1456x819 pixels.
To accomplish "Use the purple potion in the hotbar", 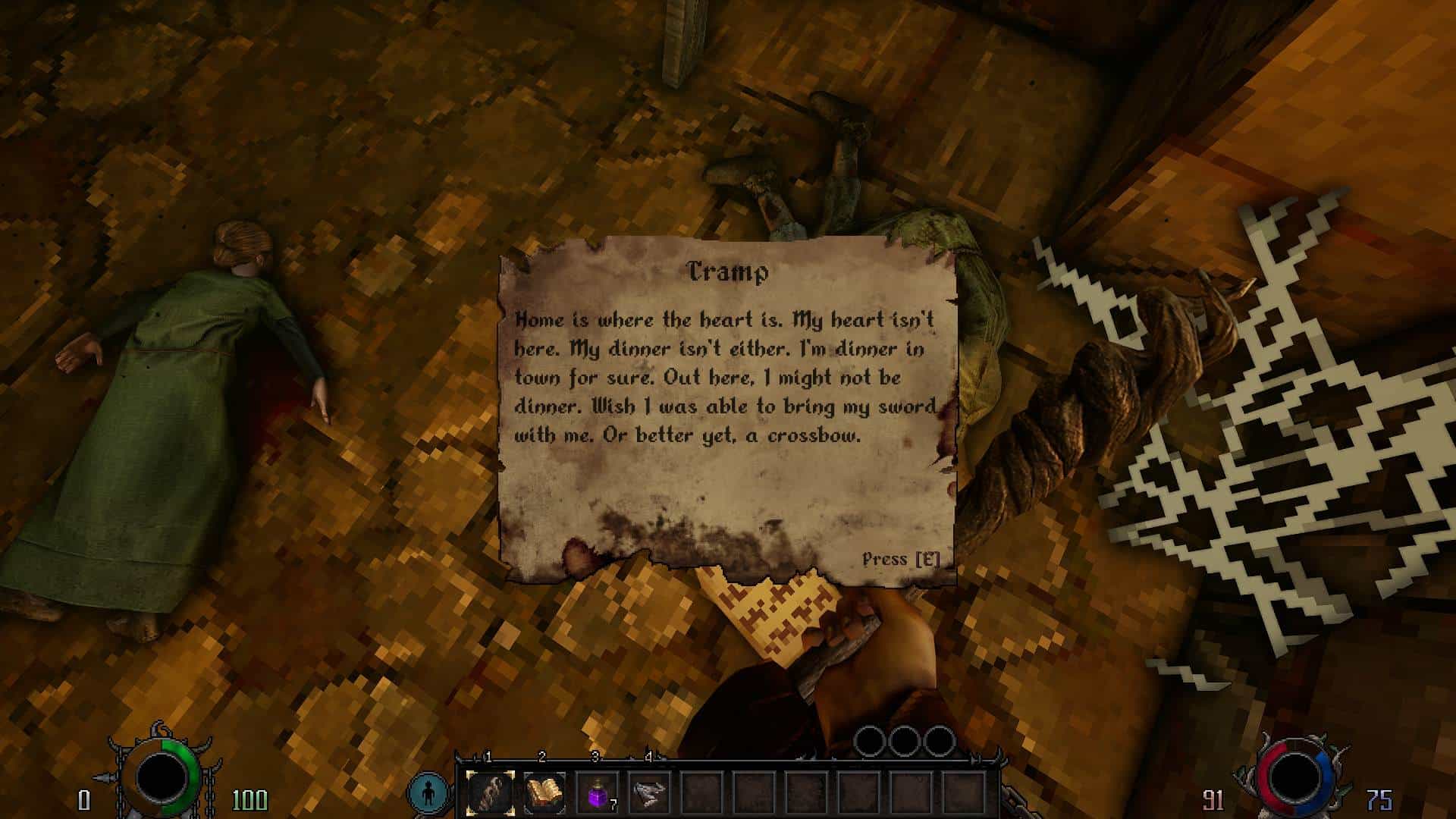I will click(597, 794).
